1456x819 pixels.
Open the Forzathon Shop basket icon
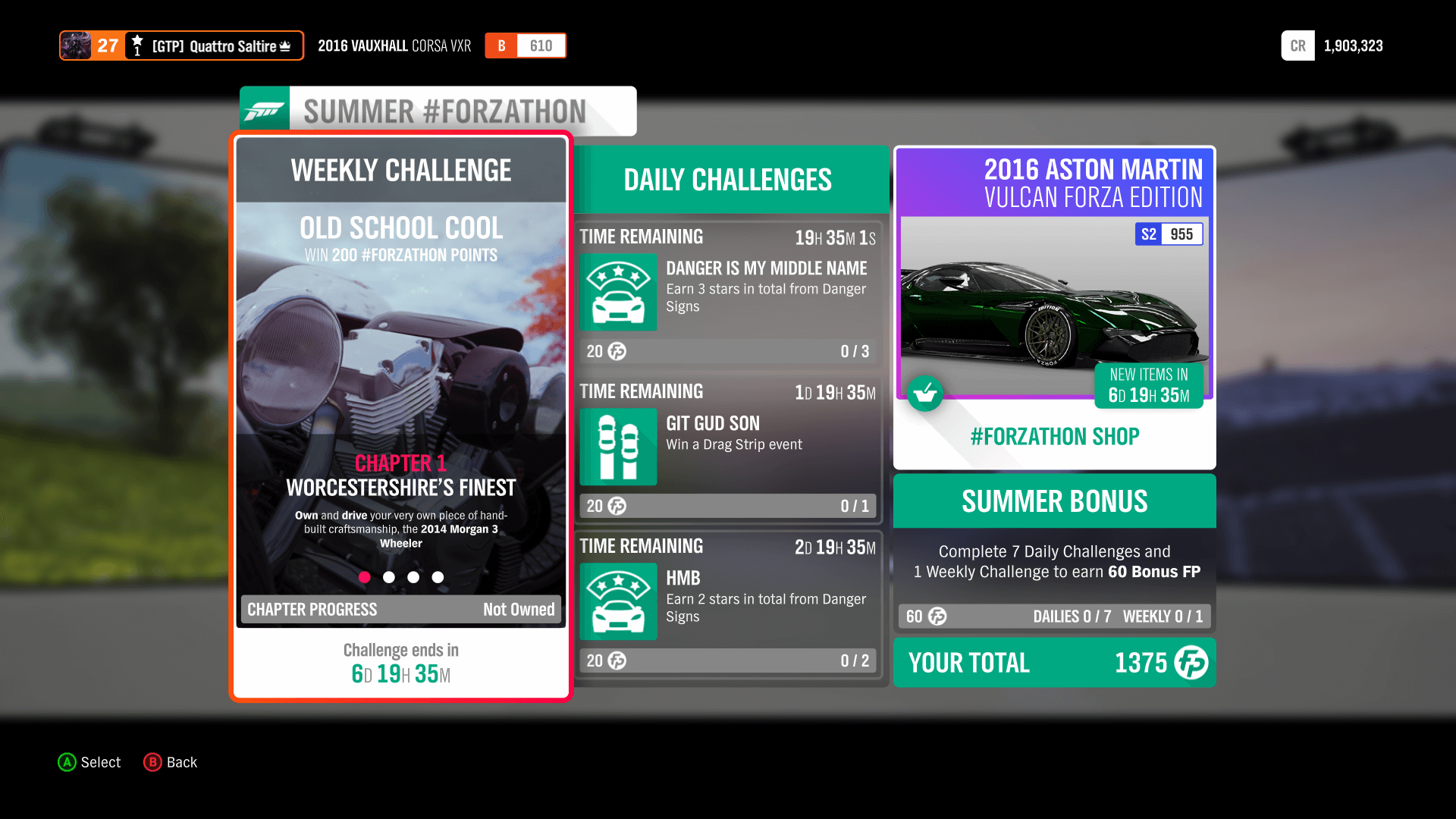point(925,394)
